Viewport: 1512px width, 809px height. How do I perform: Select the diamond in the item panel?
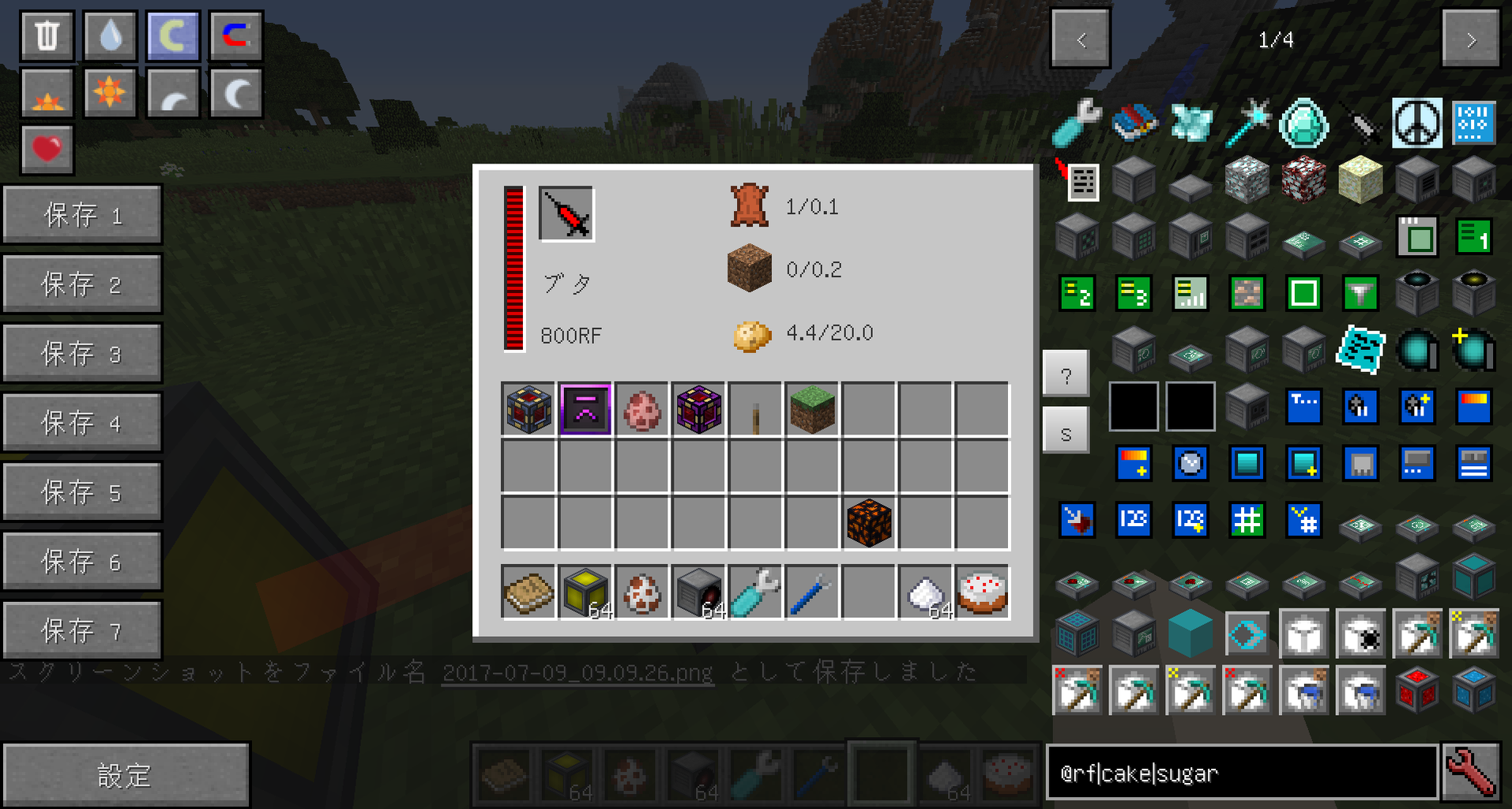[x=1303, y=124]
